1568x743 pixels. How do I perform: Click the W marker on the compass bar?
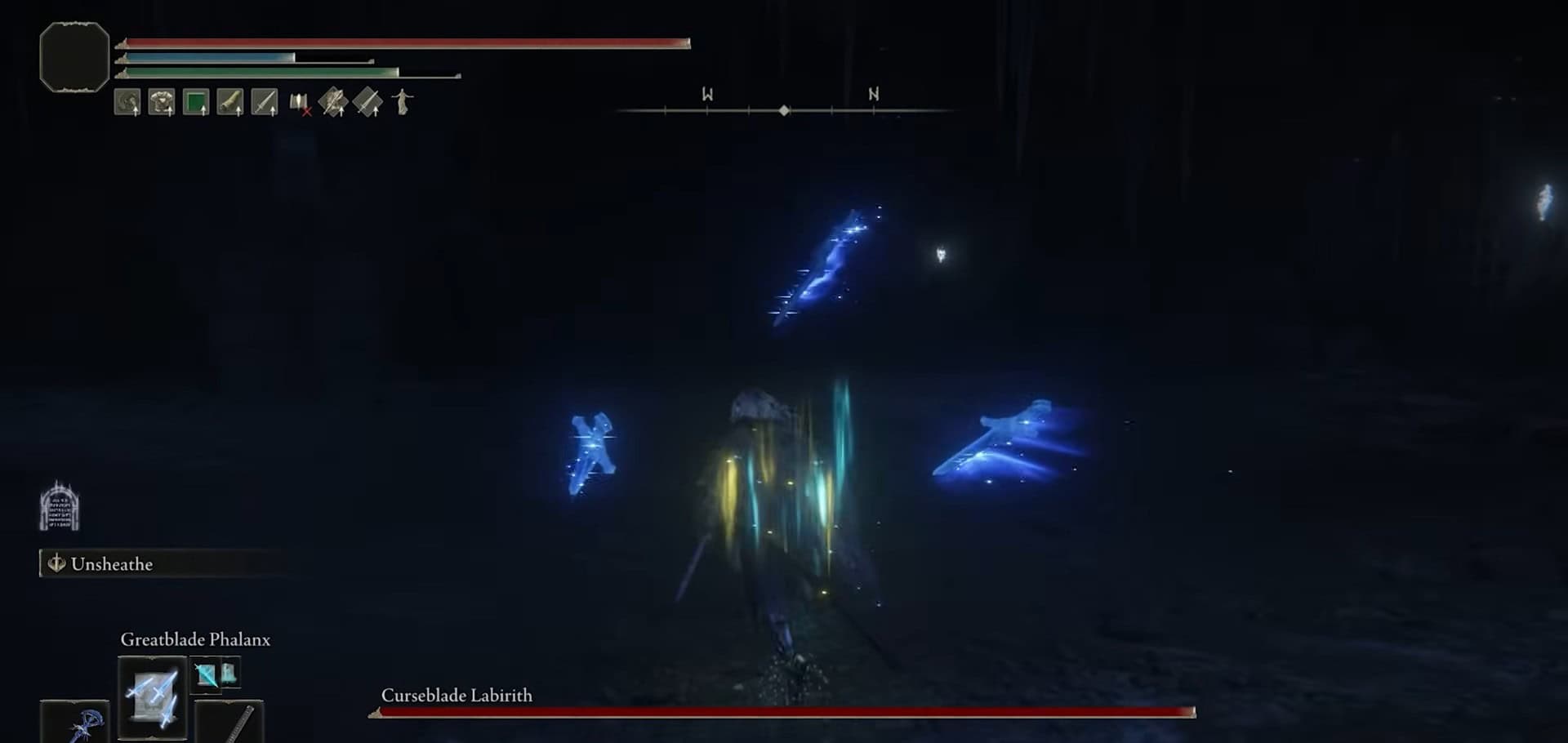[x=707, y=94]
